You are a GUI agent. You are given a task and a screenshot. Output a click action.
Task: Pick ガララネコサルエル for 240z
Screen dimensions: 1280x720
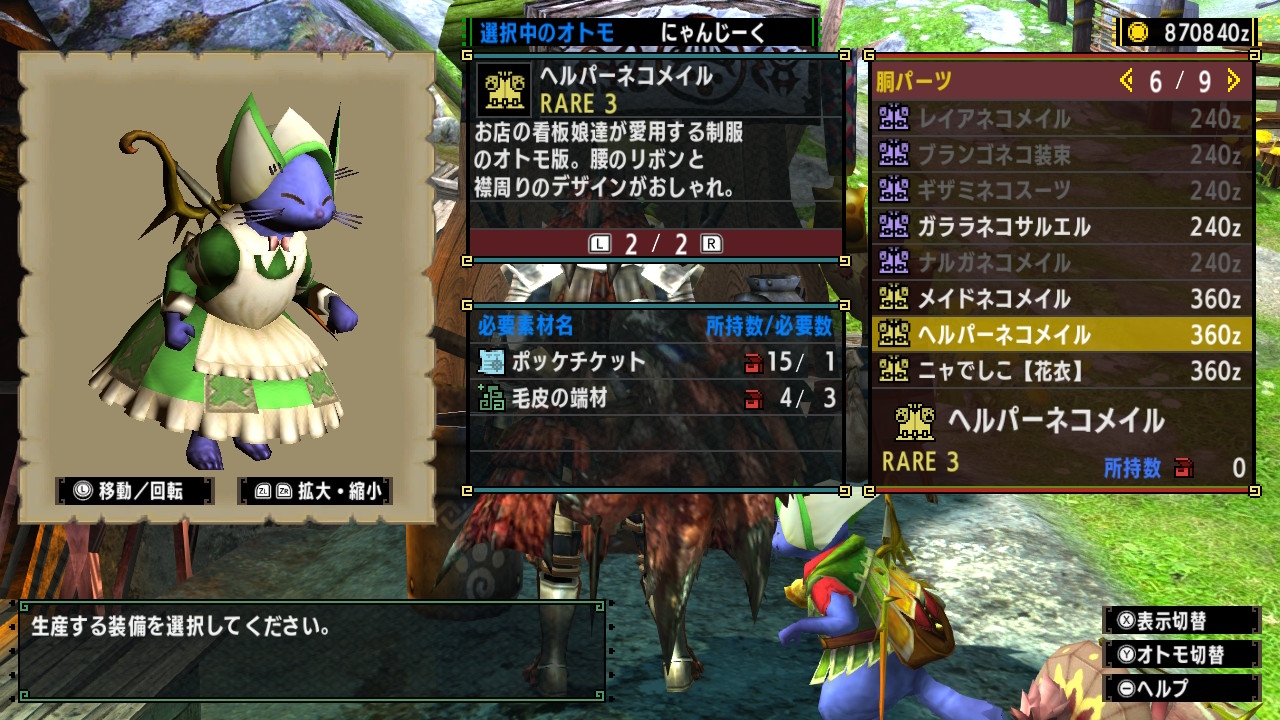pyautogui.click(x=1060, y=227)
